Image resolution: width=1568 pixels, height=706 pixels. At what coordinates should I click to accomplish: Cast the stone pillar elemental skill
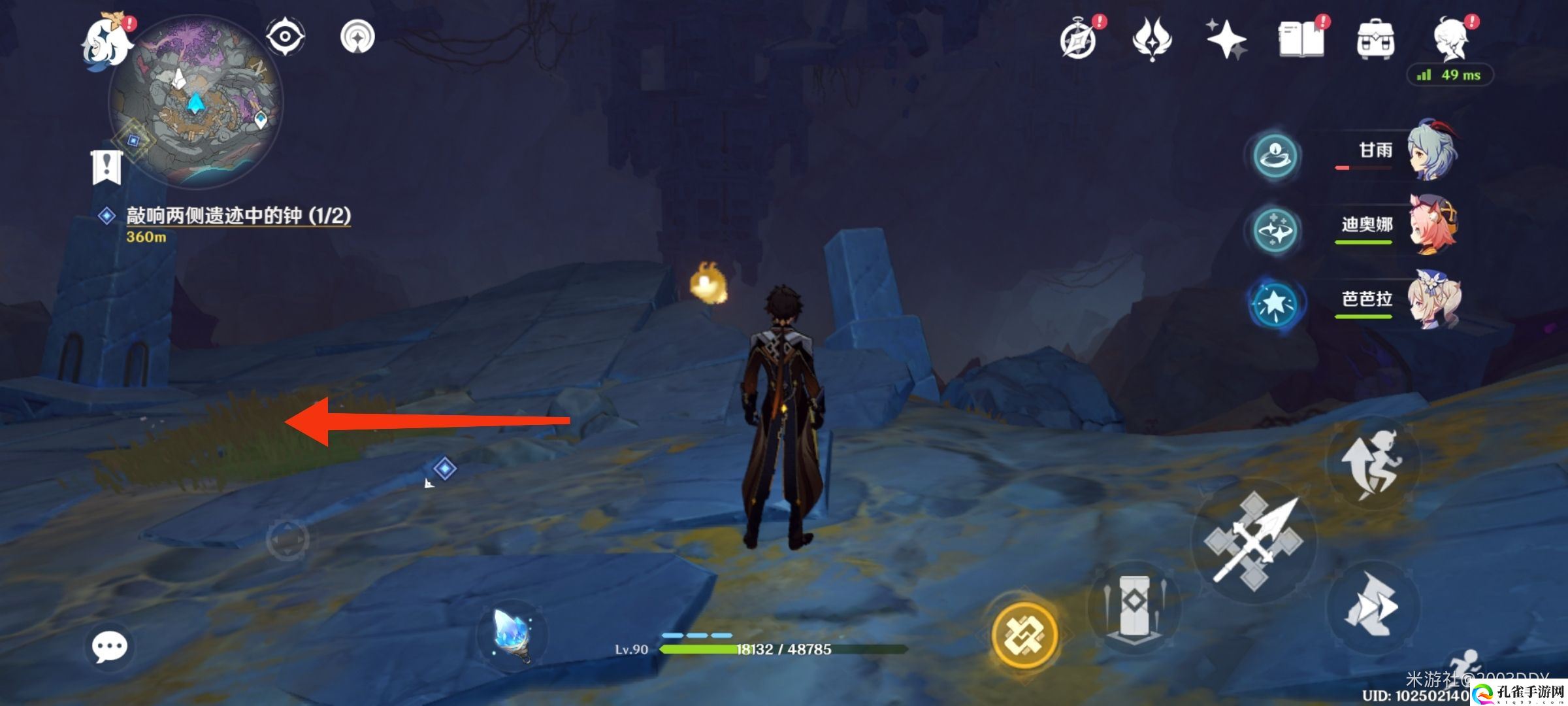point(1134,607)
